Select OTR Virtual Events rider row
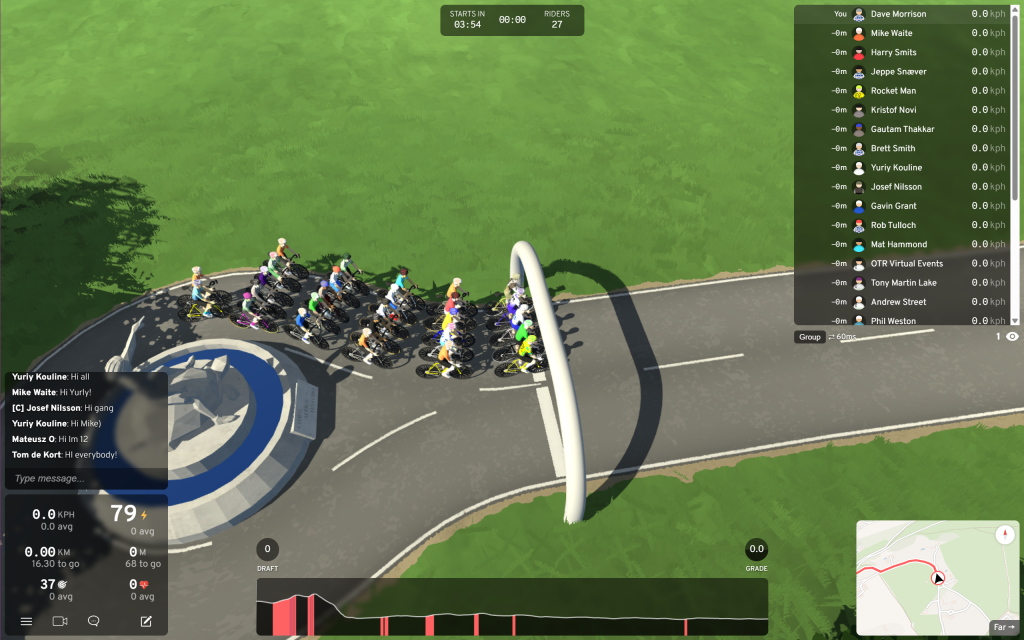Image resolution: width=1024 pixels, height=640 pixels. tap(905, 264)
